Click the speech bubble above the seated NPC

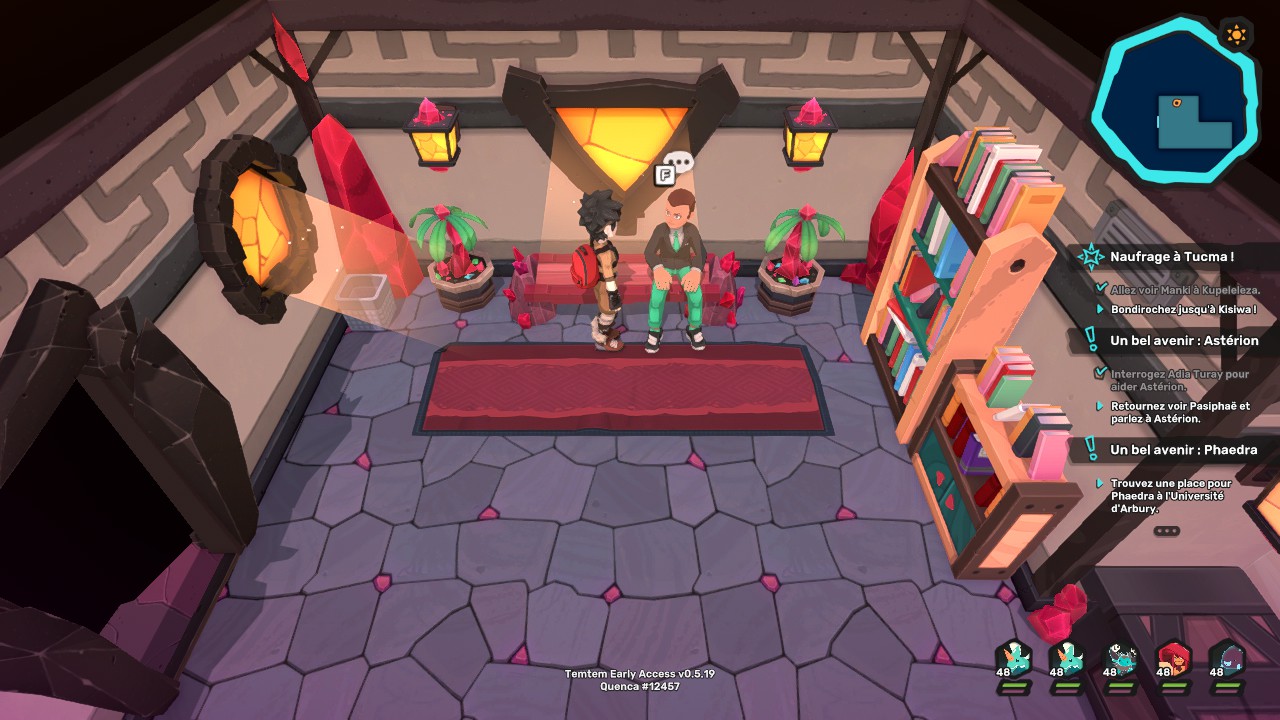(680, 161)
